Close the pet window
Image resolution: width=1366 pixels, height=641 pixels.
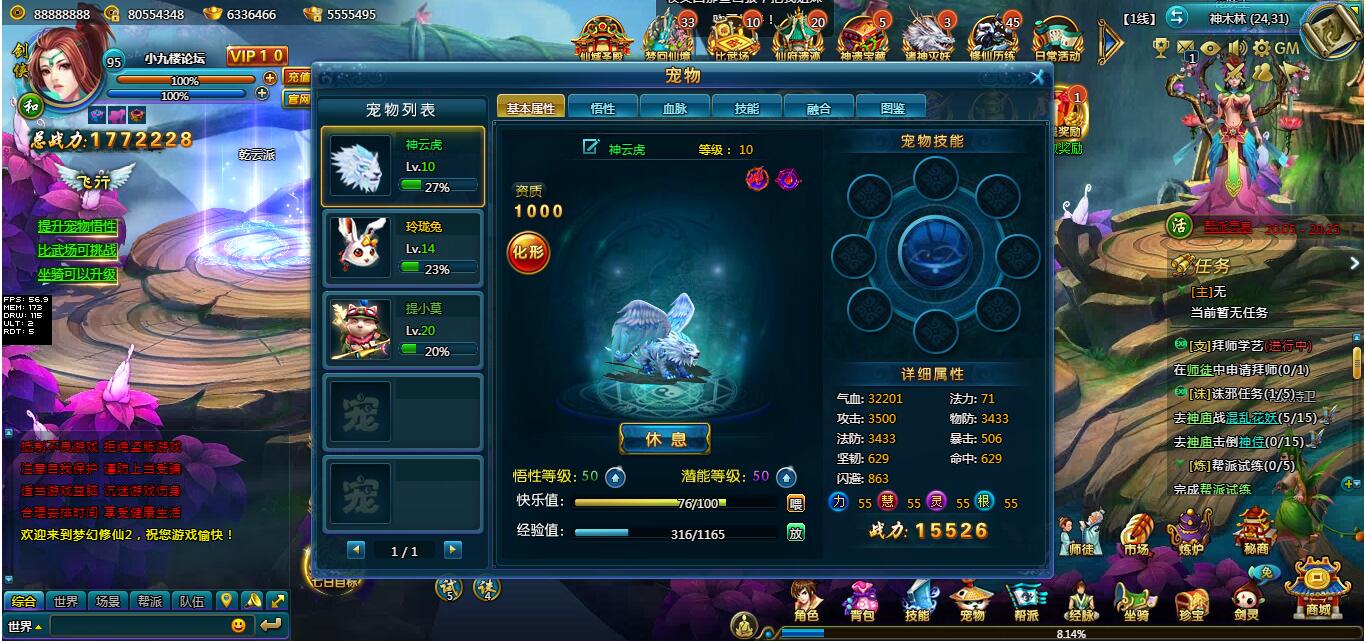tap(1037, 77)
